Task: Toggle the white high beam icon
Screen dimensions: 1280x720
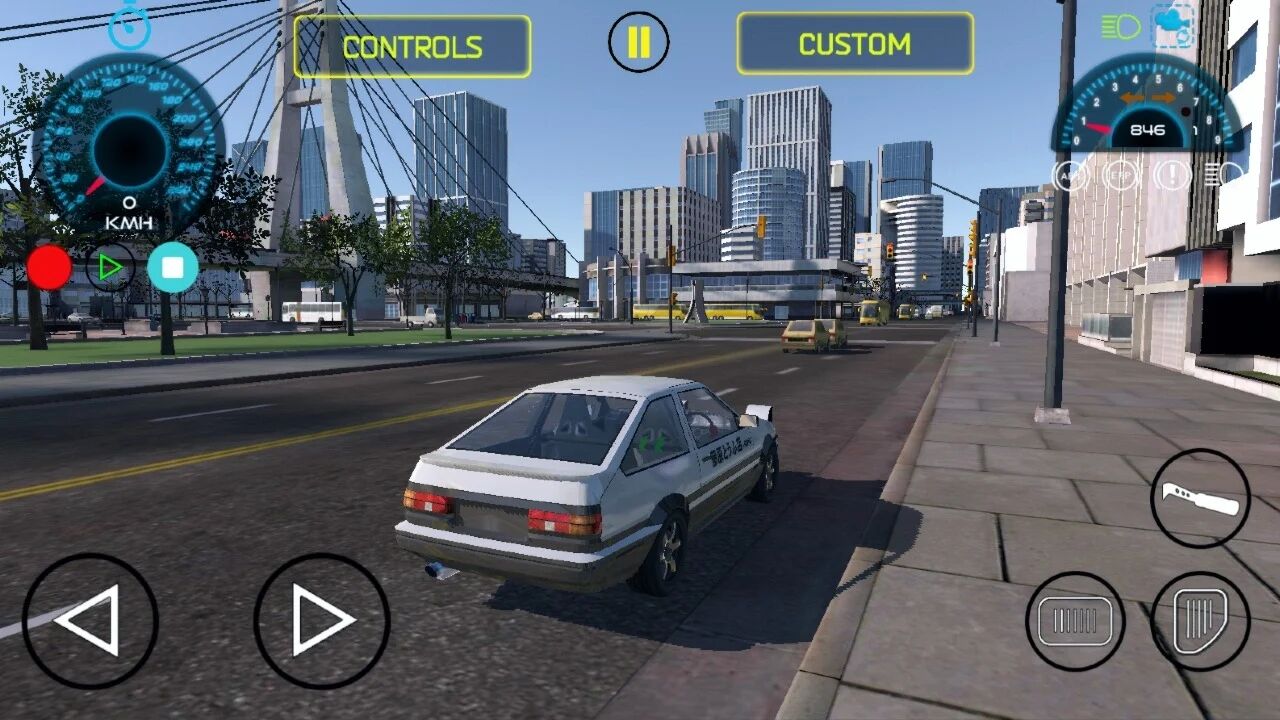Action: click(x=1222, y=175)
